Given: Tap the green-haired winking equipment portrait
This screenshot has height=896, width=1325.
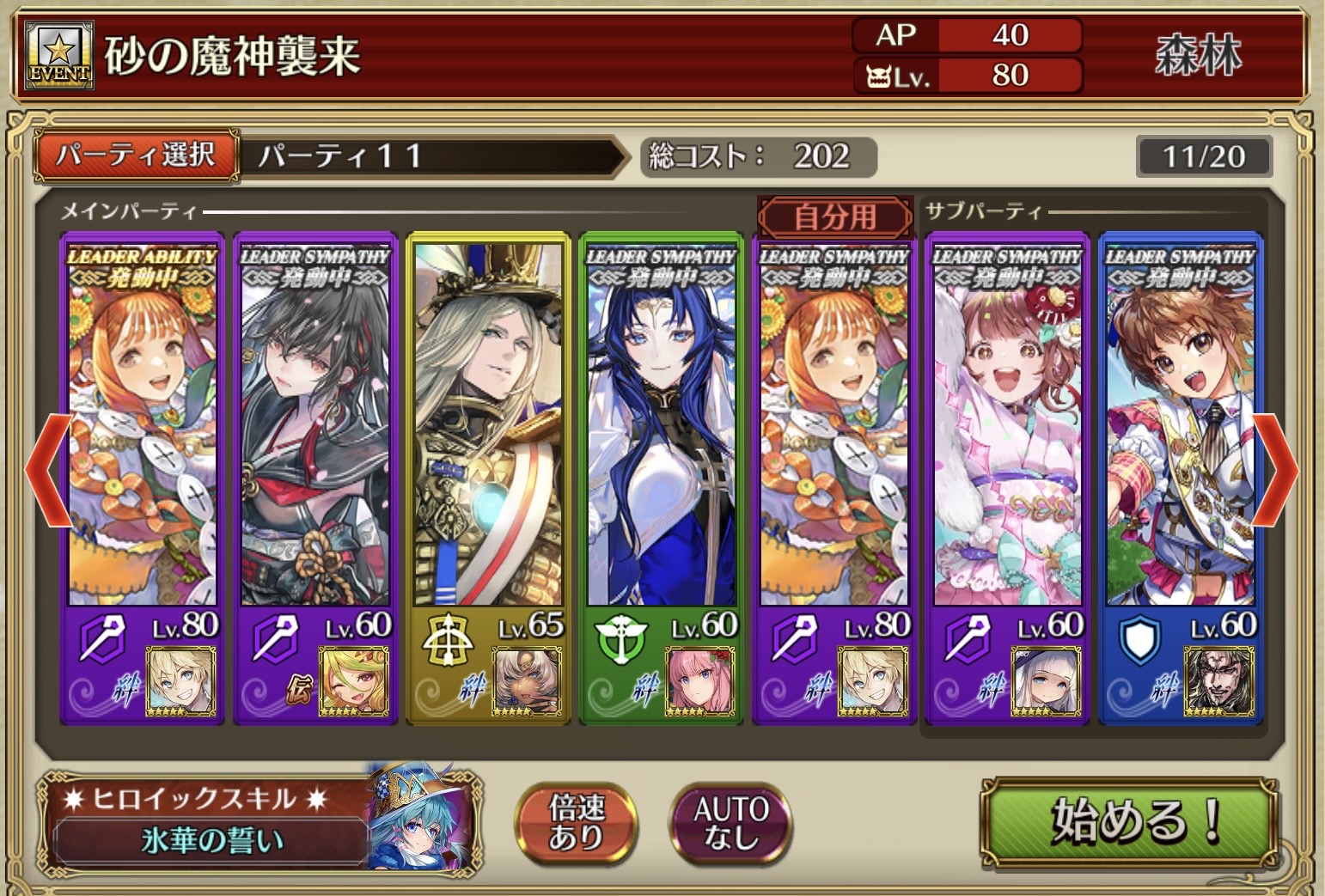Looking at the screenshot, I should pos(352,682).
